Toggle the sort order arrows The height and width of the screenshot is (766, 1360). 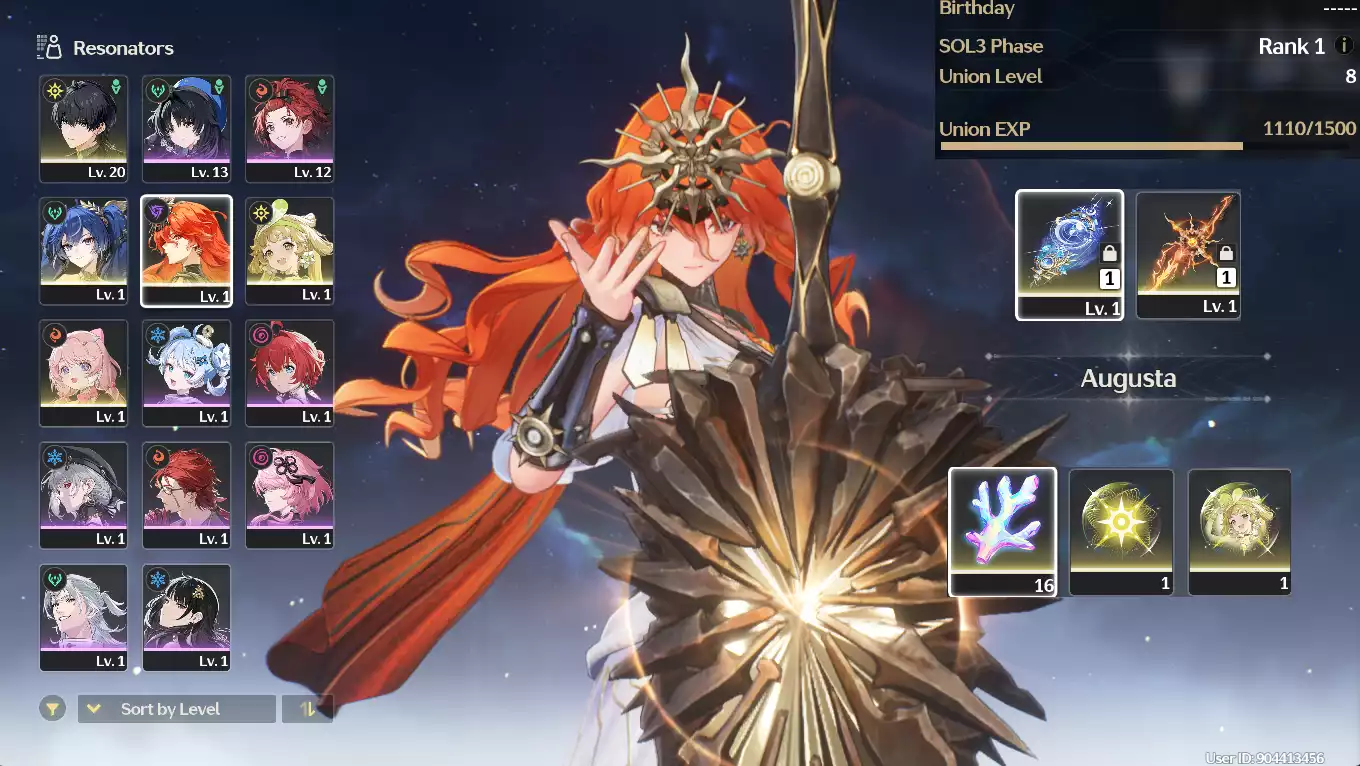click(x=308, y=709)
